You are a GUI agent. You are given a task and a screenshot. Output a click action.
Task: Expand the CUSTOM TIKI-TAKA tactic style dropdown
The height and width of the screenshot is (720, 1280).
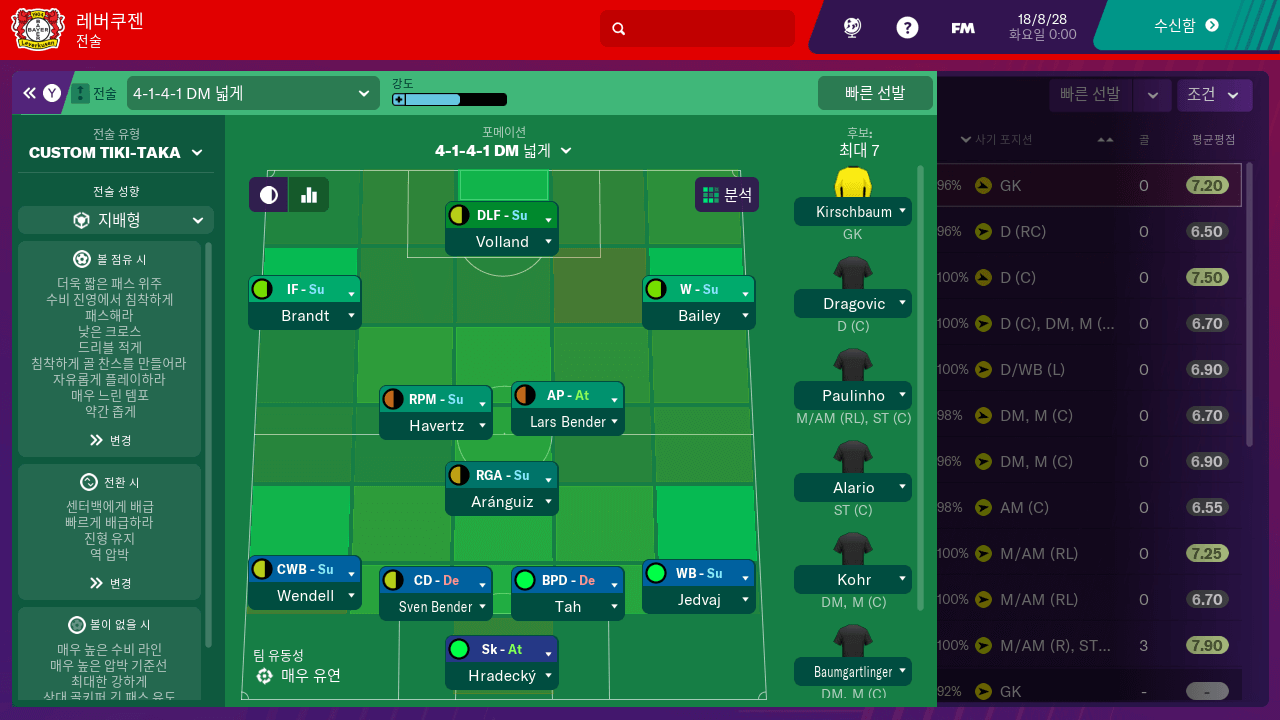click(x=116, y=153)
